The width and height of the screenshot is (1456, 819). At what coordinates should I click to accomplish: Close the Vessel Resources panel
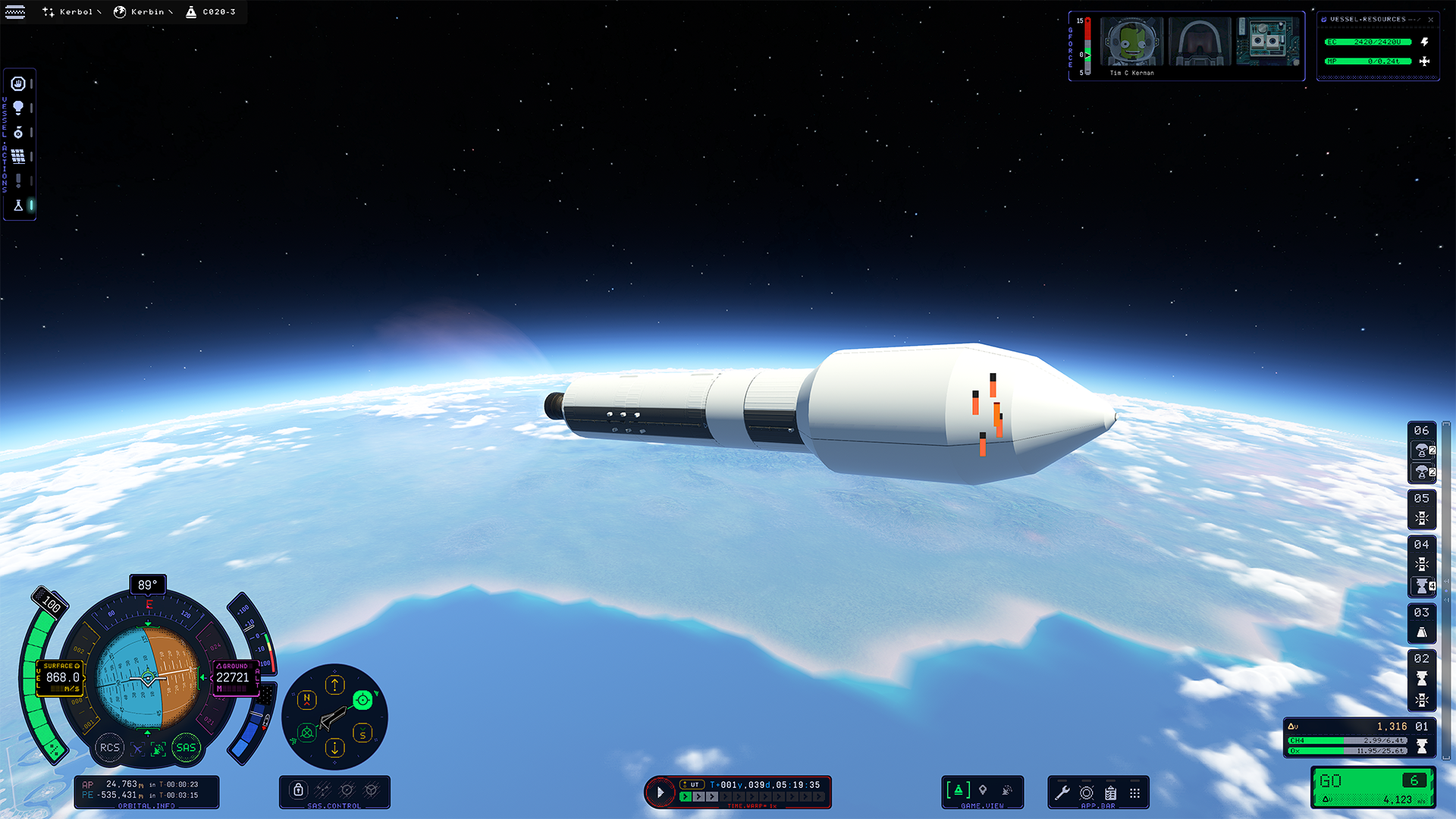click(x=1431, y=20)
